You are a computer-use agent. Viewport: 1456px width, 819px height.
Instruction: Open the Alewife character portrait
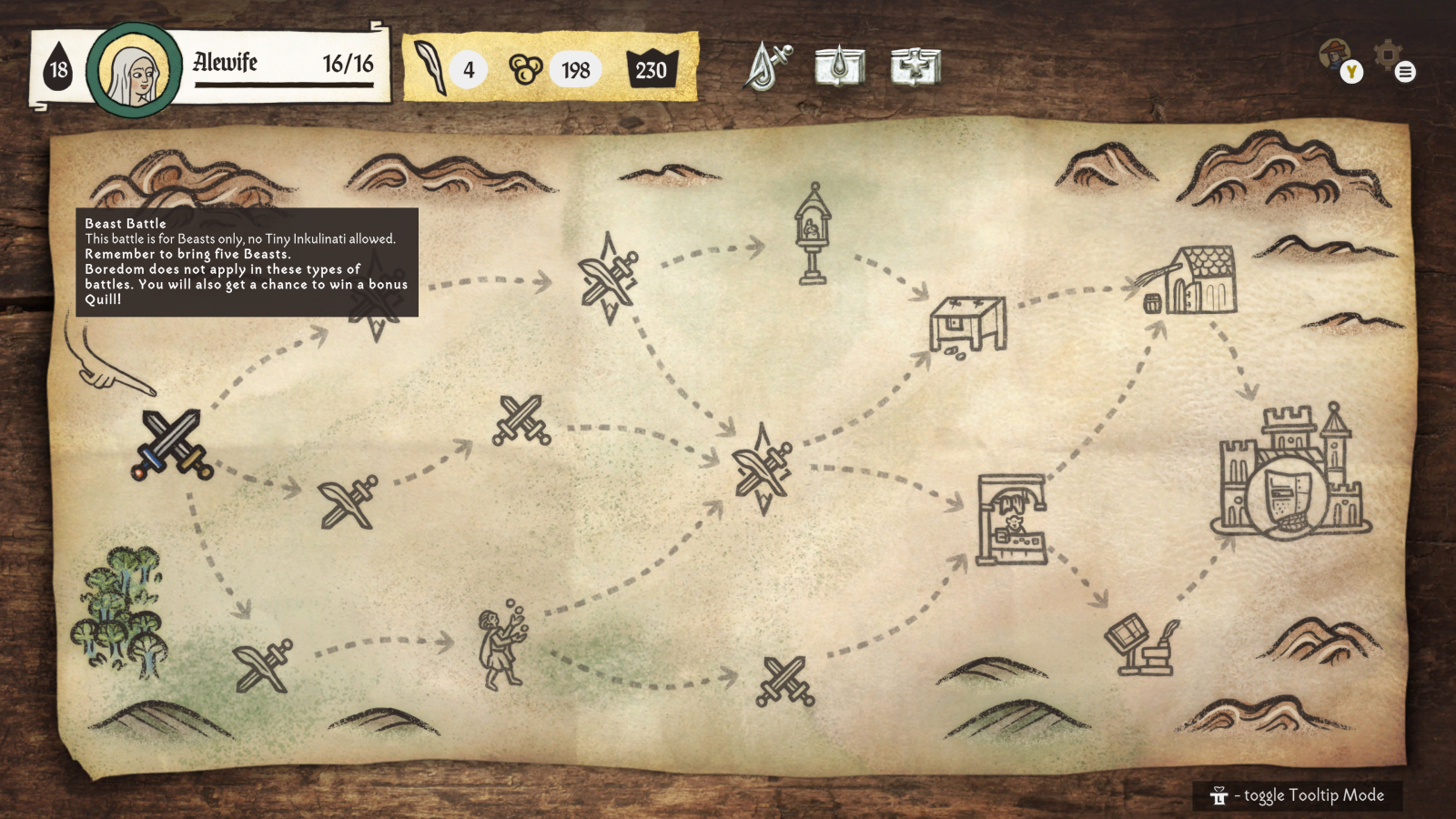point(135,71)
